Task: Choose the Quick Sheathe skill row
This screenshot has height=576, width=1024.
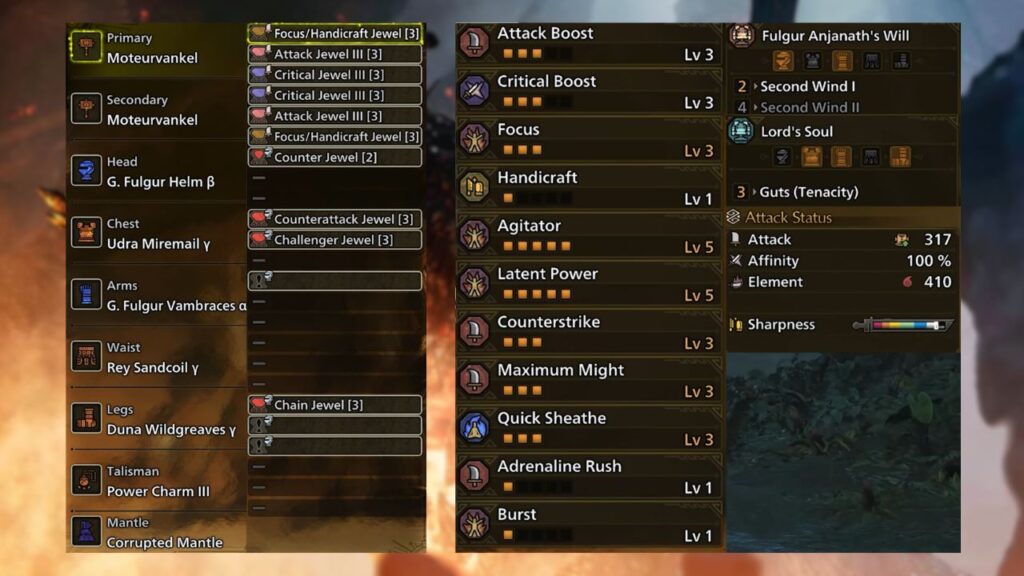Action: tap(588, 428)
